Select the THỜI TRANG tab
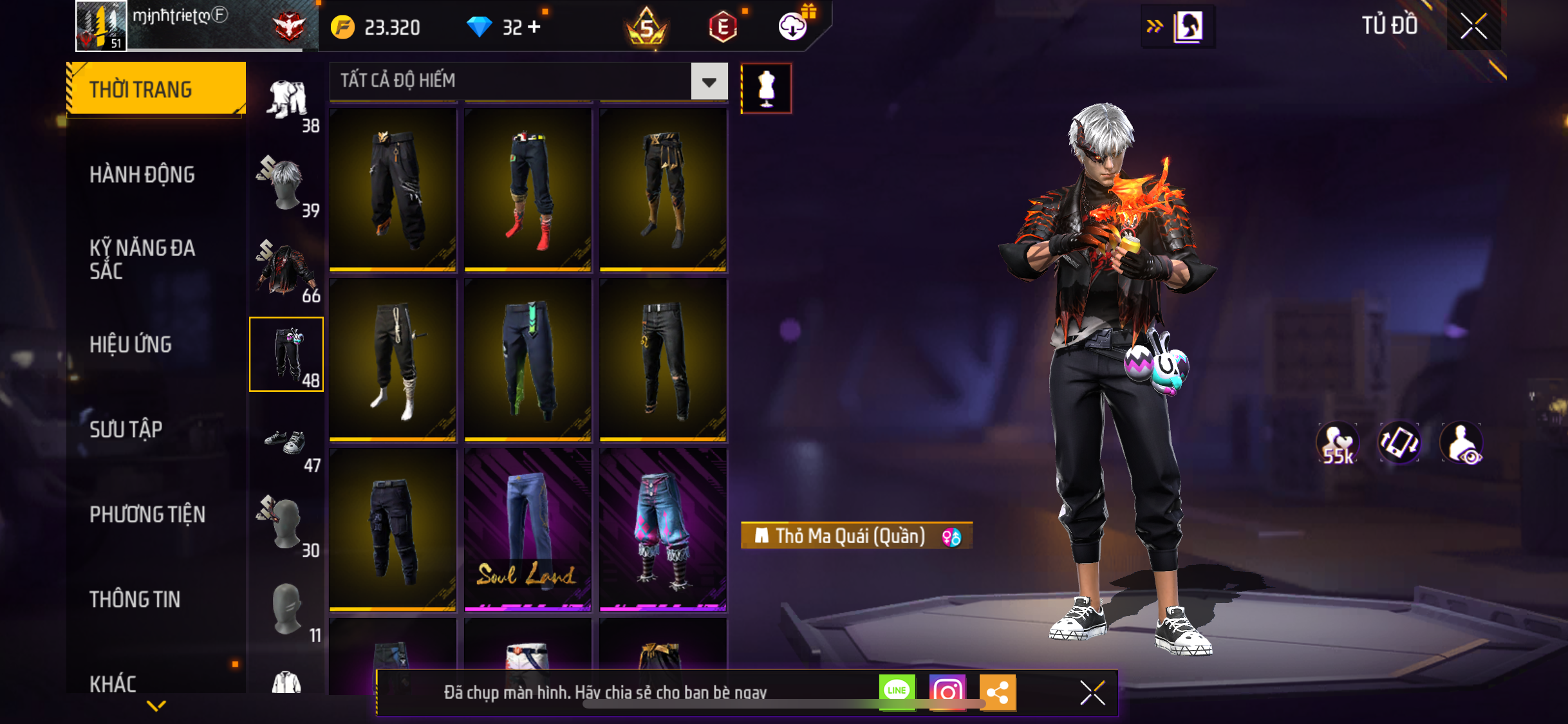 (156, 89)
